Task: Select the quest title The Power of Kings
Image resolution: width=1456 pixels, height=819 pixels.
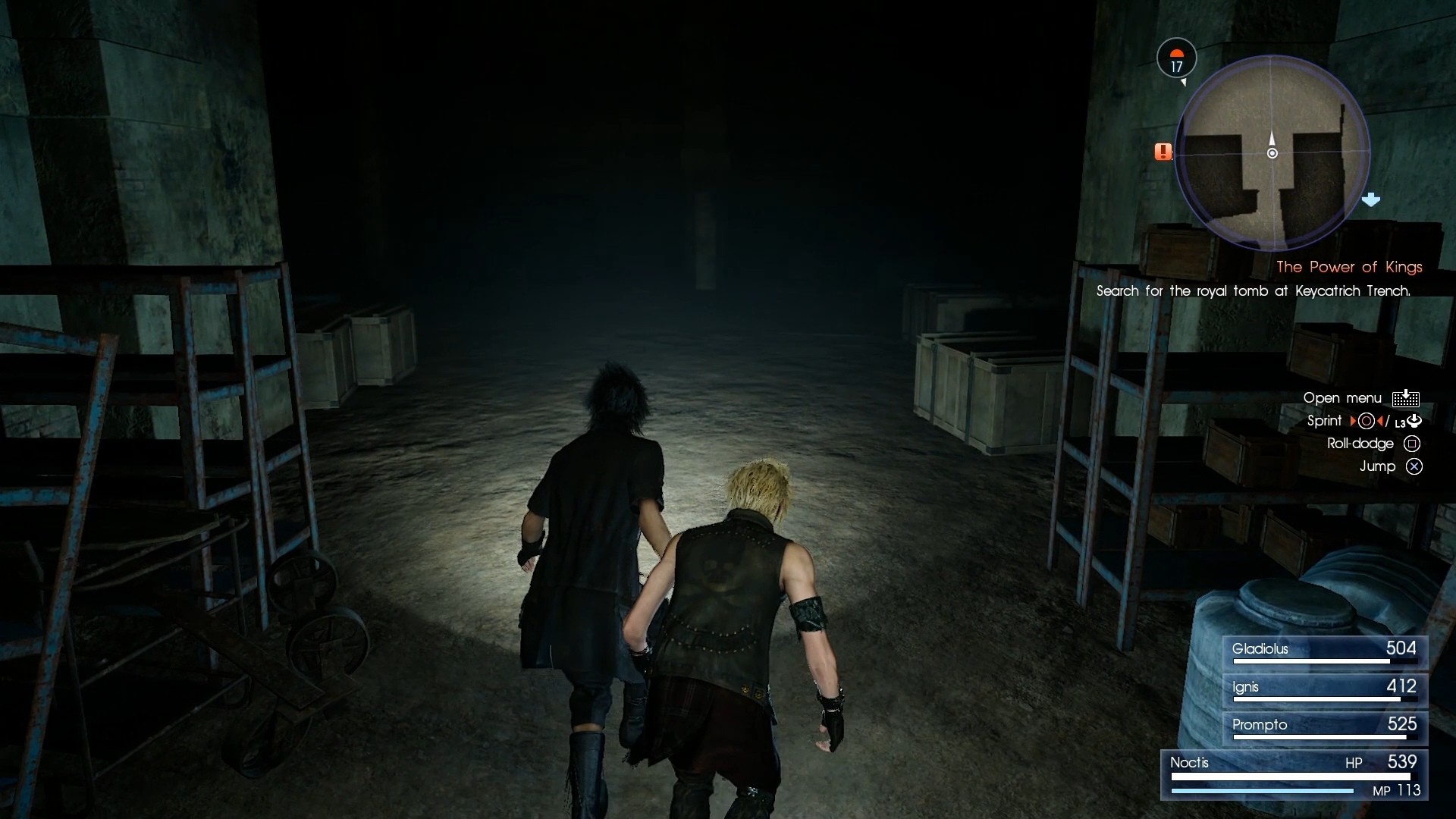Action: [1349, 267]
